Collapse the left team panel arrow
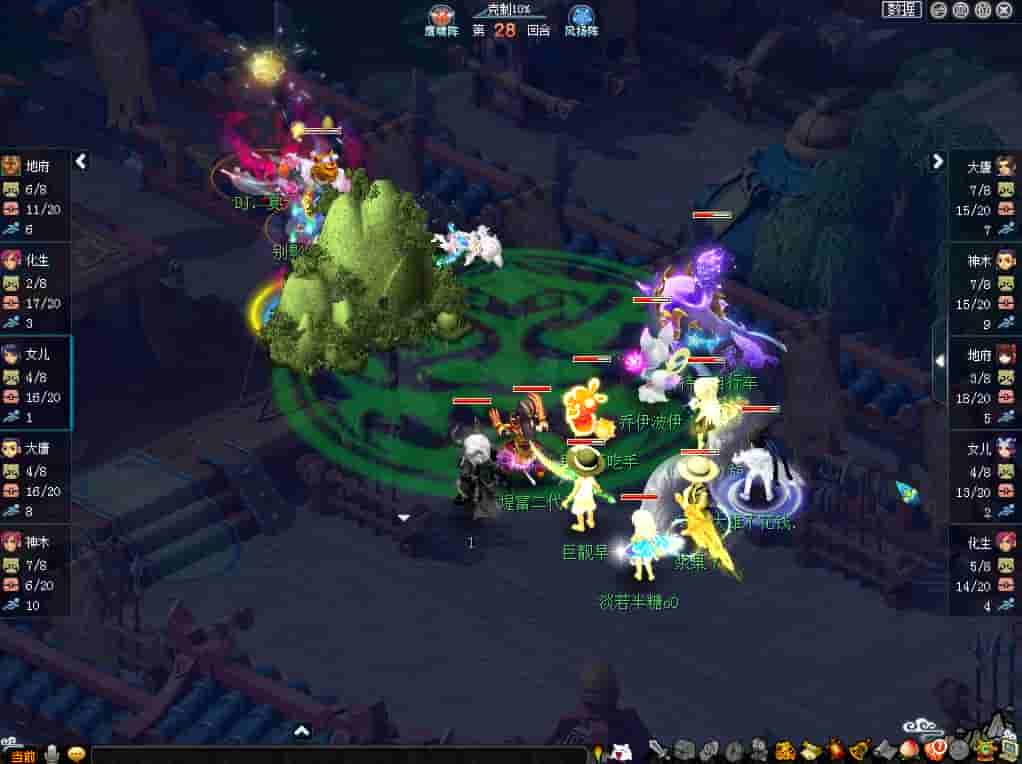Viewport: 1022px width, 764px height. tap(82, 161)
